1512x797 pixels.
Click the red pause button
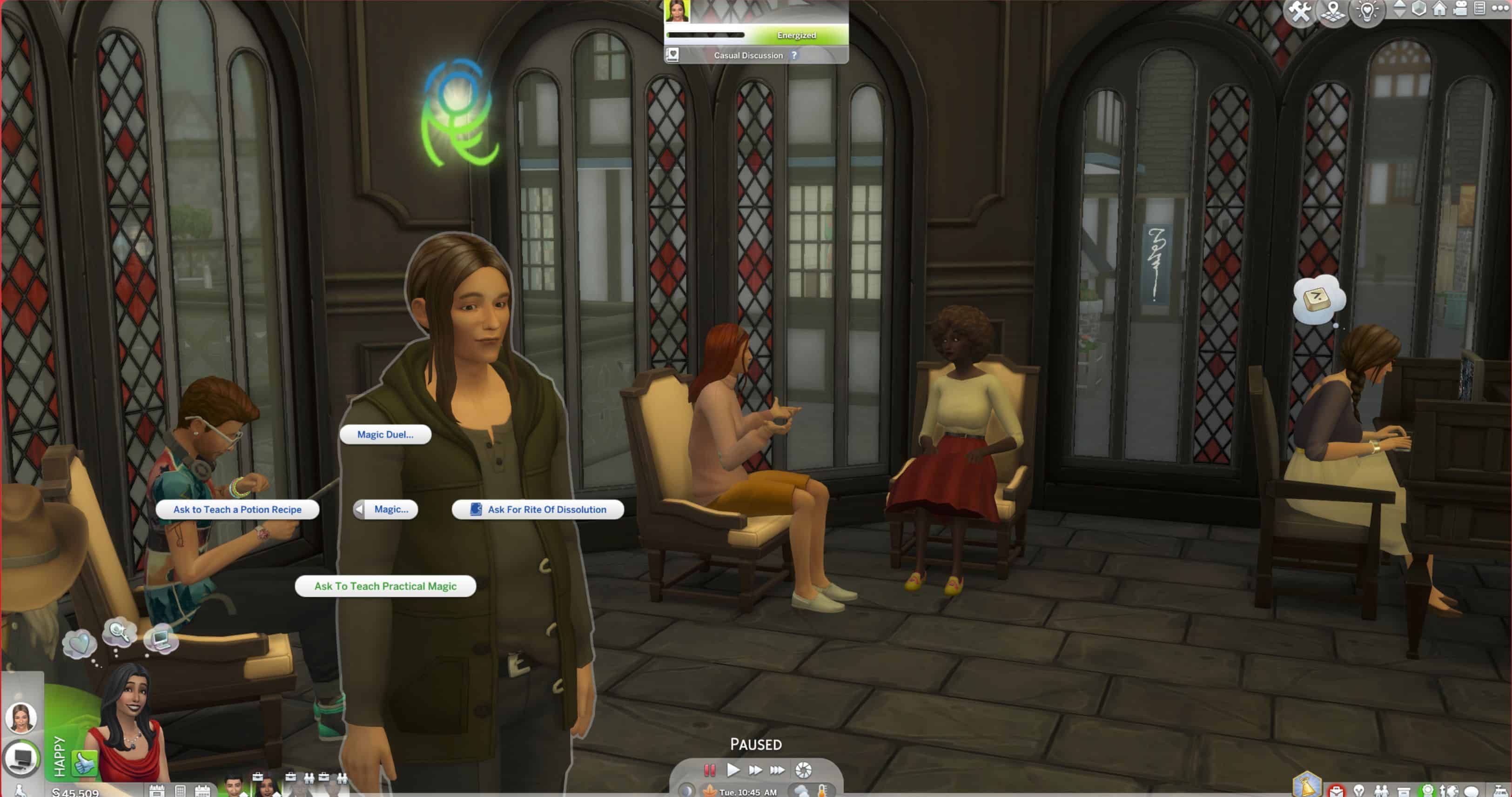point(710,770)
